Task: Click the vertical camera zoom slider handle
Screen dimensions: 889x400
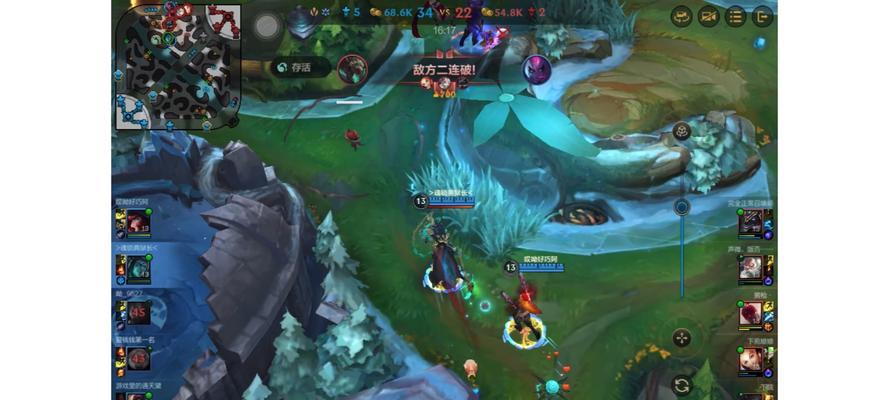Action: (681, 207)
